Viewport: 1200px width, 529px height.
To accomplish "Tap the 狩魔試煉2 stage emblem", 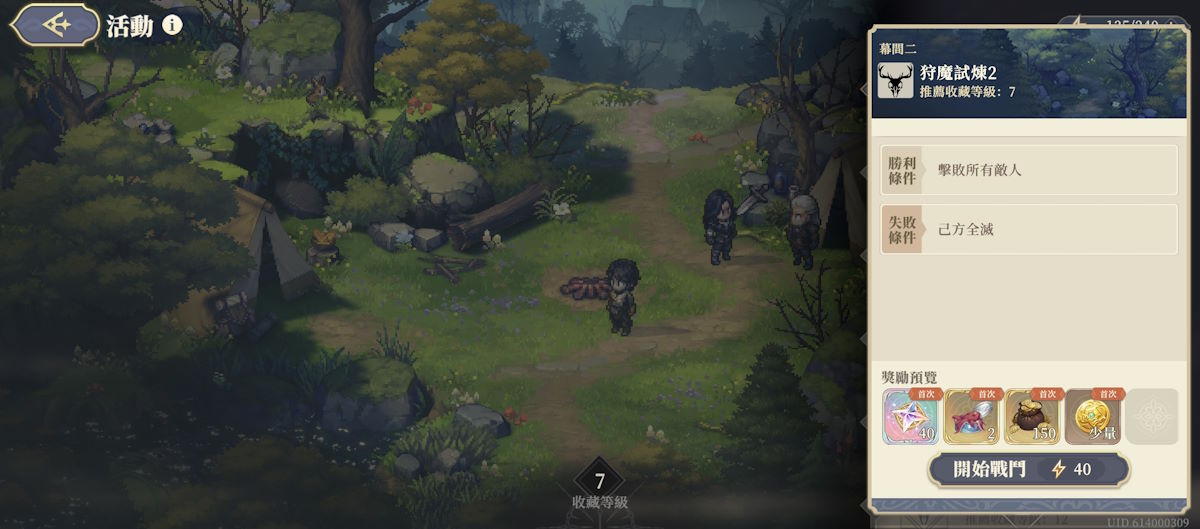I will click(x=895, y=81).
